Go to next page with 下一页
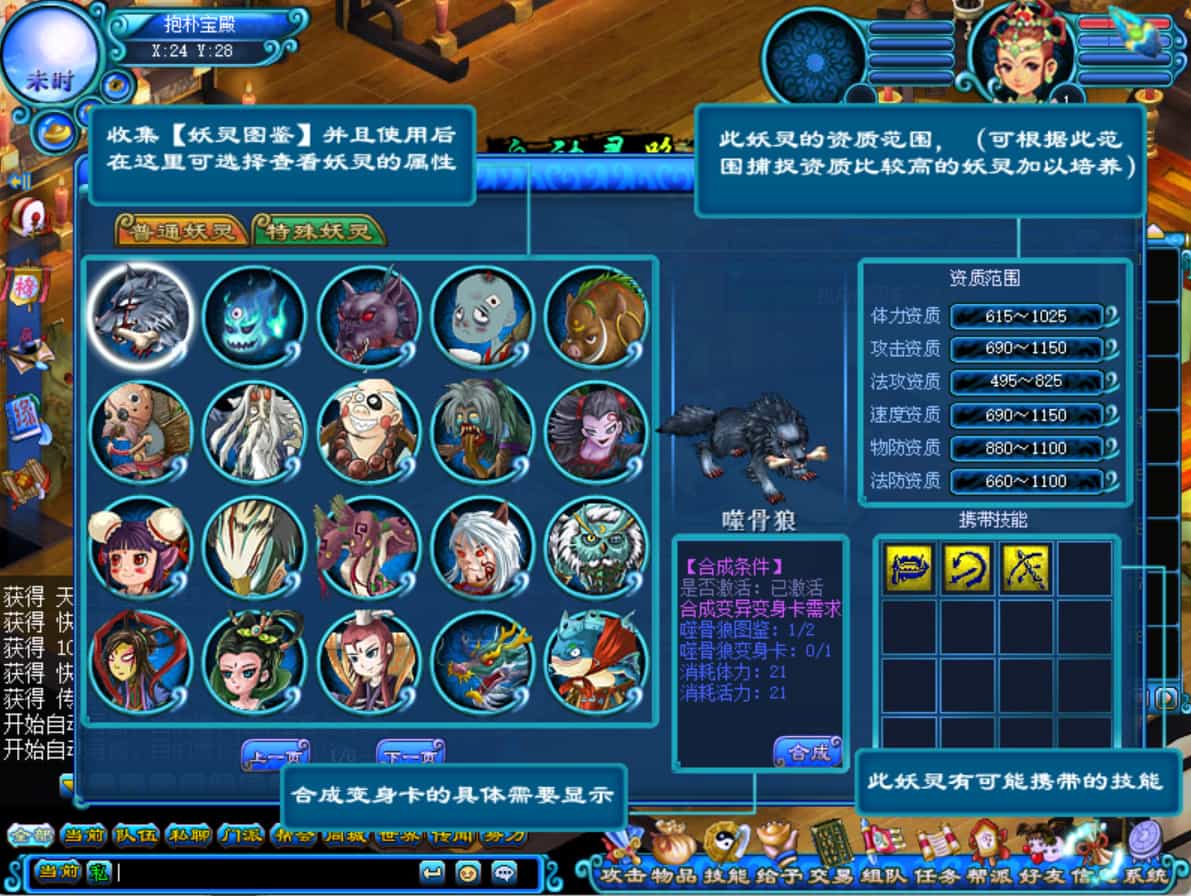Viewport: 1191px width, 896px height. coord(410,757)
